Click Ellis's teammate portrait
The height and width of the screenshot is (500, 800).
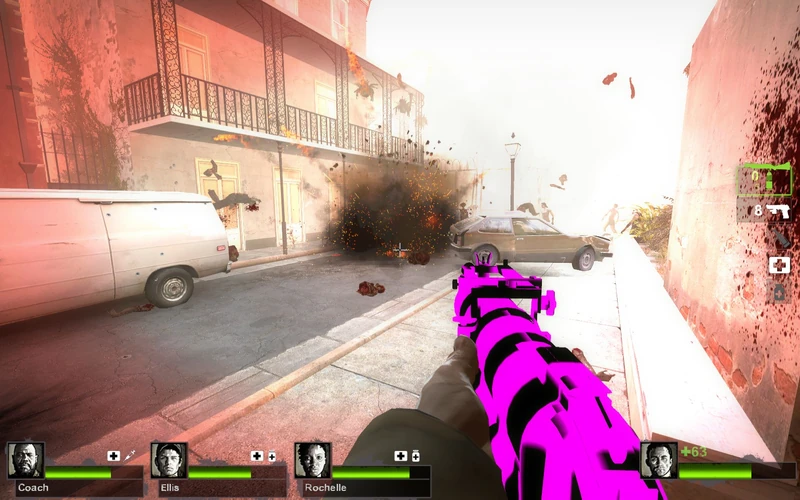click(169, 460)
